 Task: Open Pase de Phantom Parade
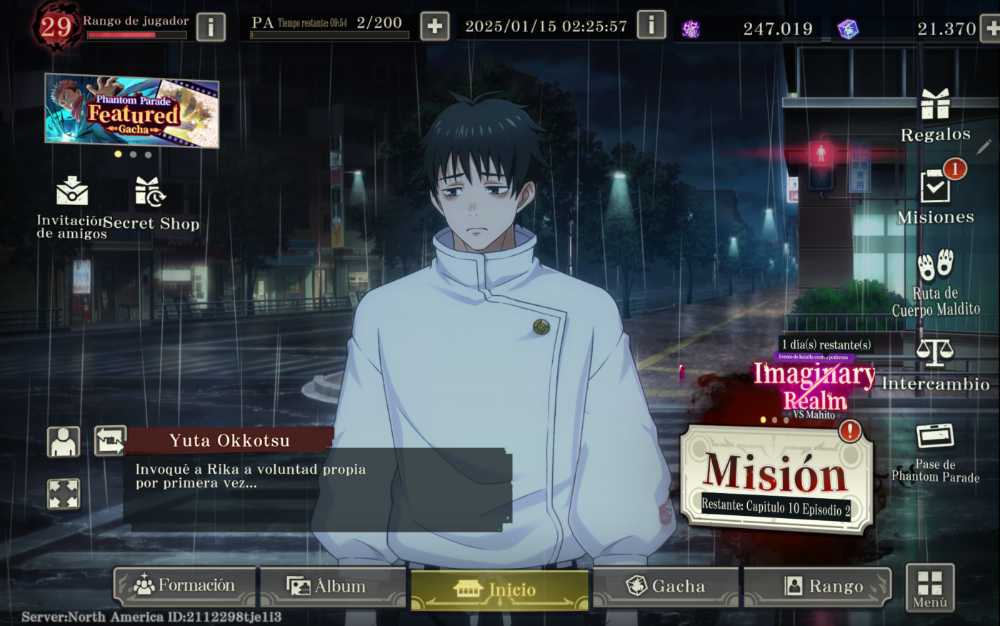[935, 450]
